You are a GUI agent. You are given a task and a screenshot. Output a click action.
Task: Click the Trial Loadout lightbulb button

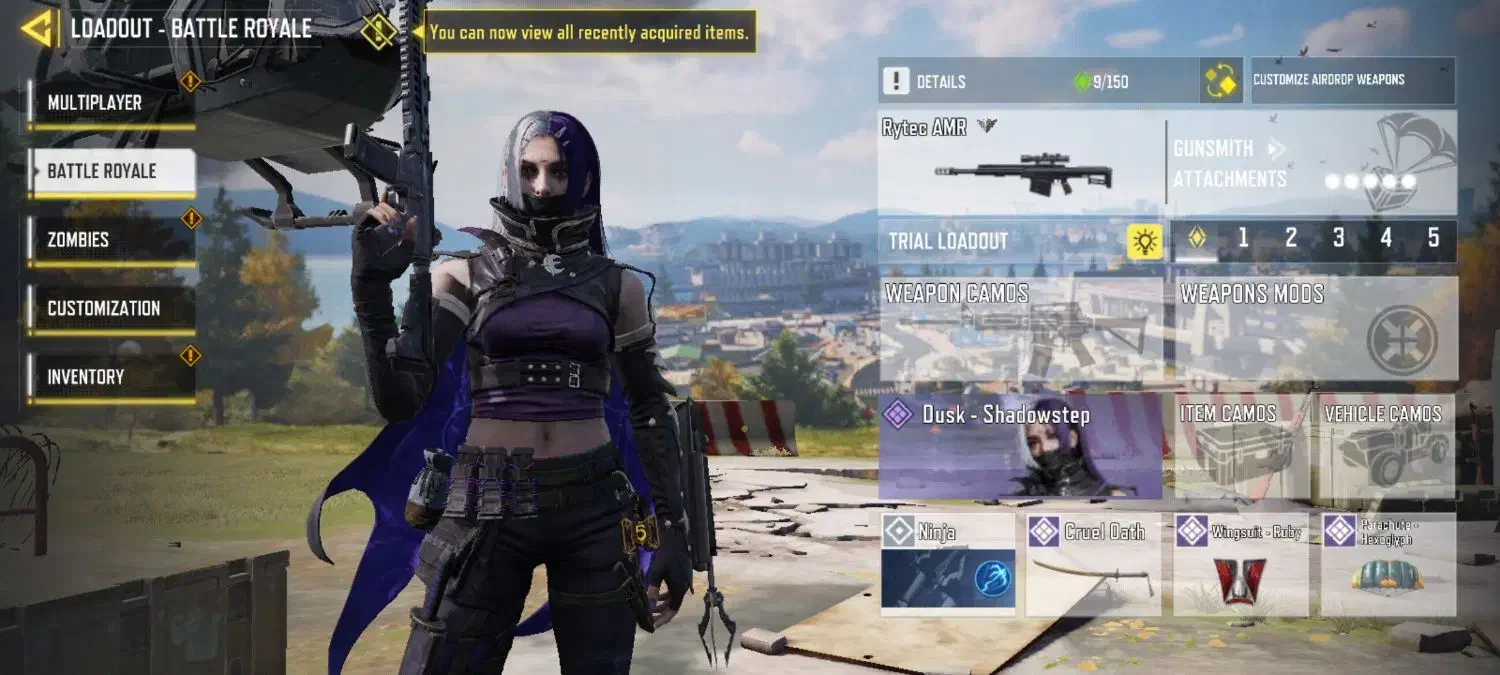click(x=1145, y=241)
